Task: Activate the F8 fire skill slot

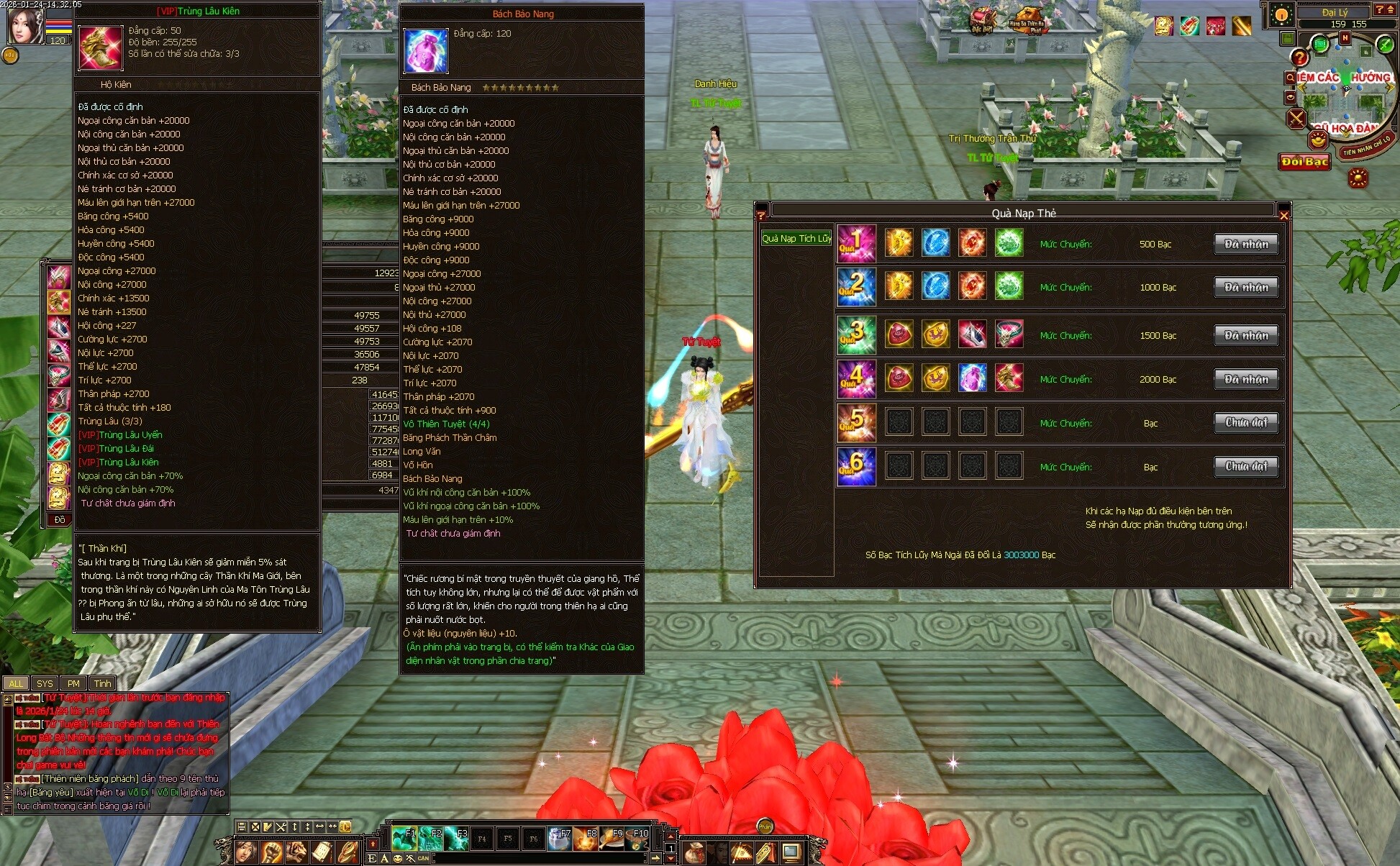Action: coord(585,839)
